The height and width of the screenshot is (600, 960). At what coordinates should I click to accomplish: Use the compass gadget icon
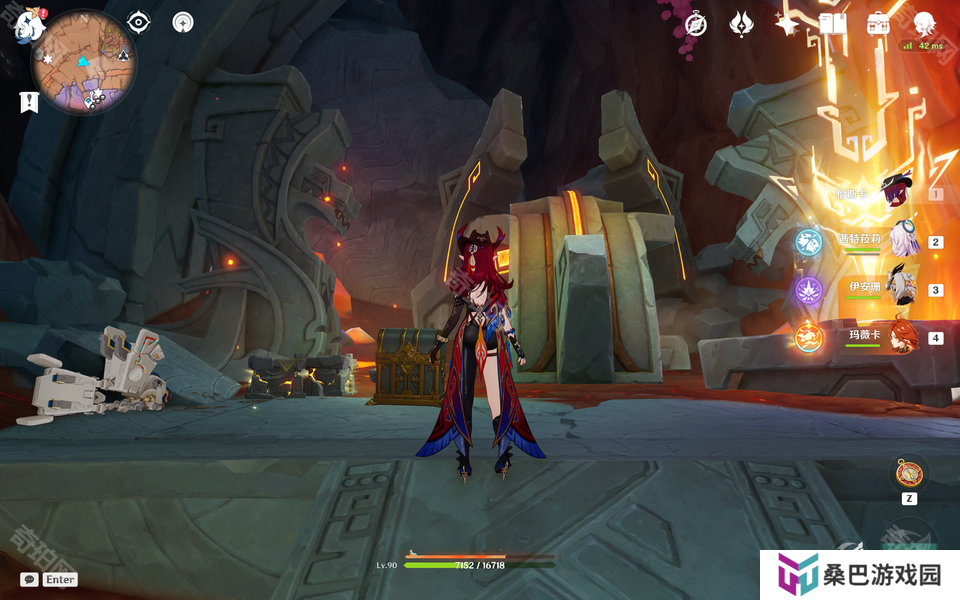(908, 474)
